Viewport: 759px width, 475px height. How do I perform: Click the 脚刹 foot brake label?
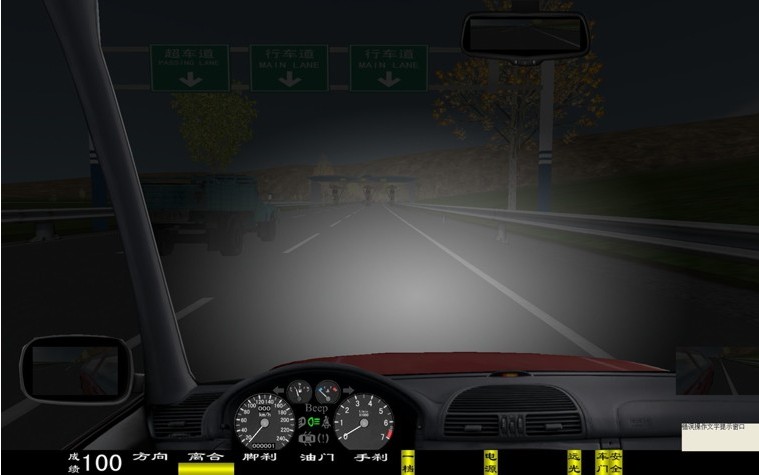259,457
